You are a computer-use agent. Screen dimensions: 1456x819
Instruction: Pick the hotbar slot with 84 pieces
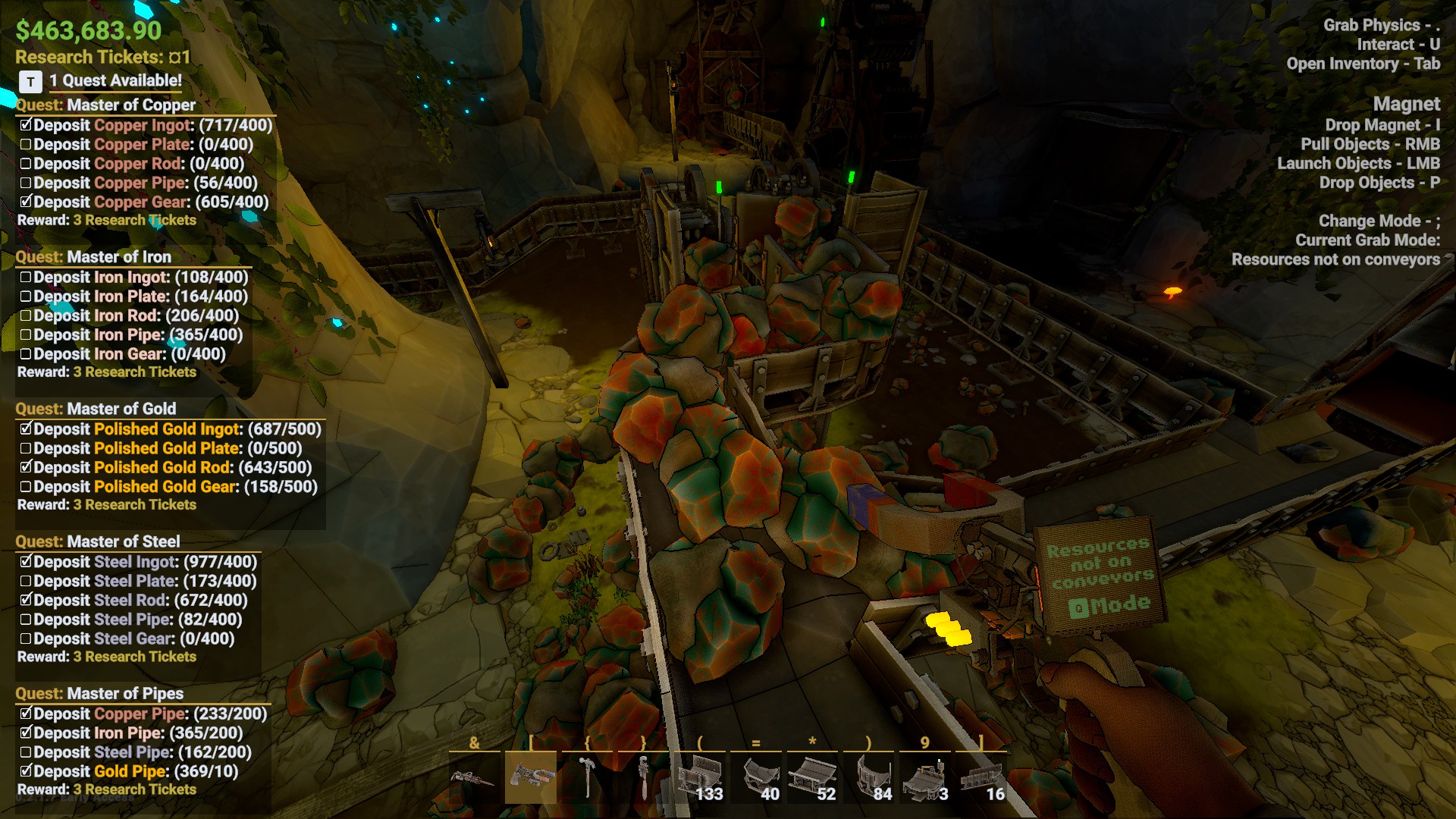869,778
